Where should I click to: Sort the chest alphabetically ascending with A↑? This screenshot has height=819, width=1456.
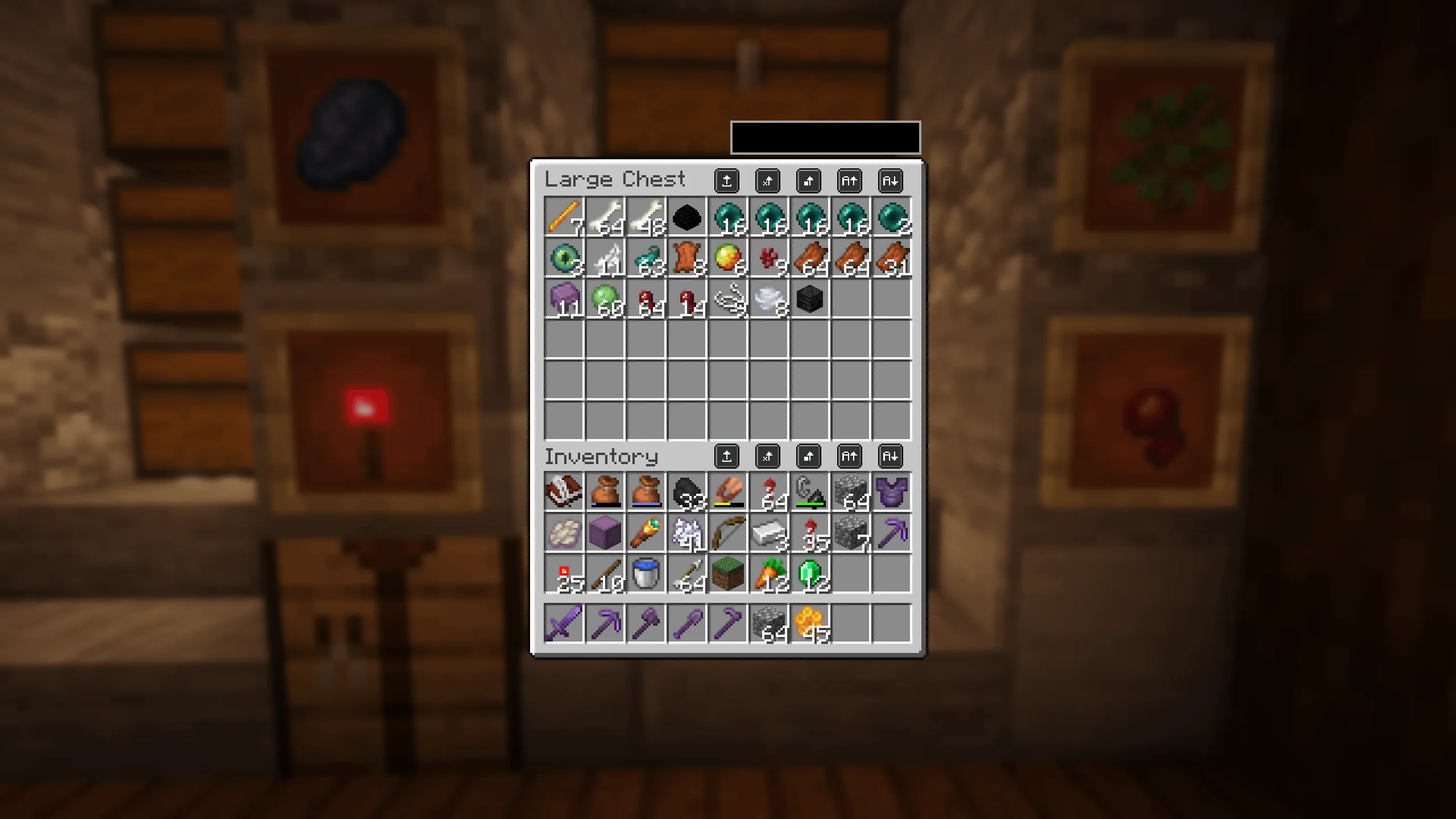[850, 182]
